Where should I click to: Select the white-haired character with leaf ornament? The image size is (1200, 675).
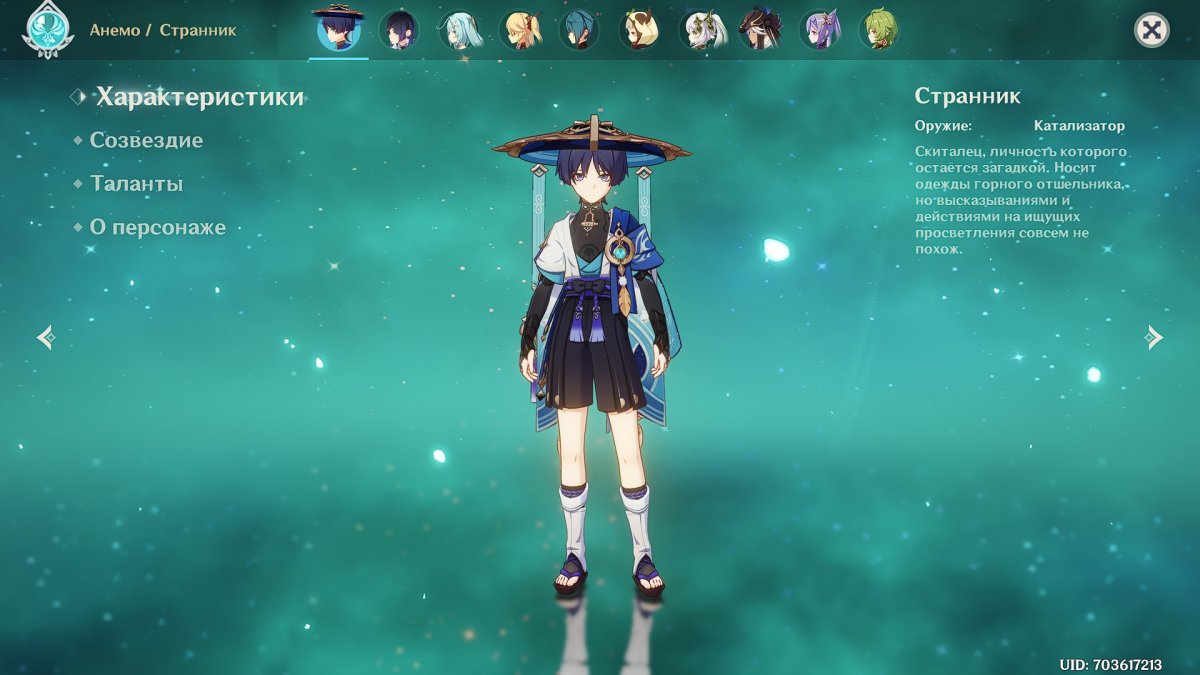pyautogui.click(x=699, y=30)
